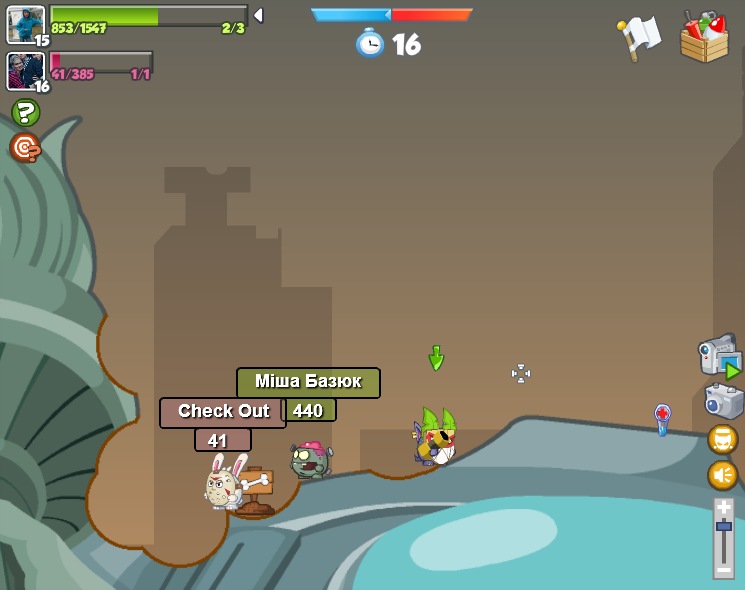The image size is (745, 590).
Task: Zoom out with the minus button
Action: [x=723, y=570]
